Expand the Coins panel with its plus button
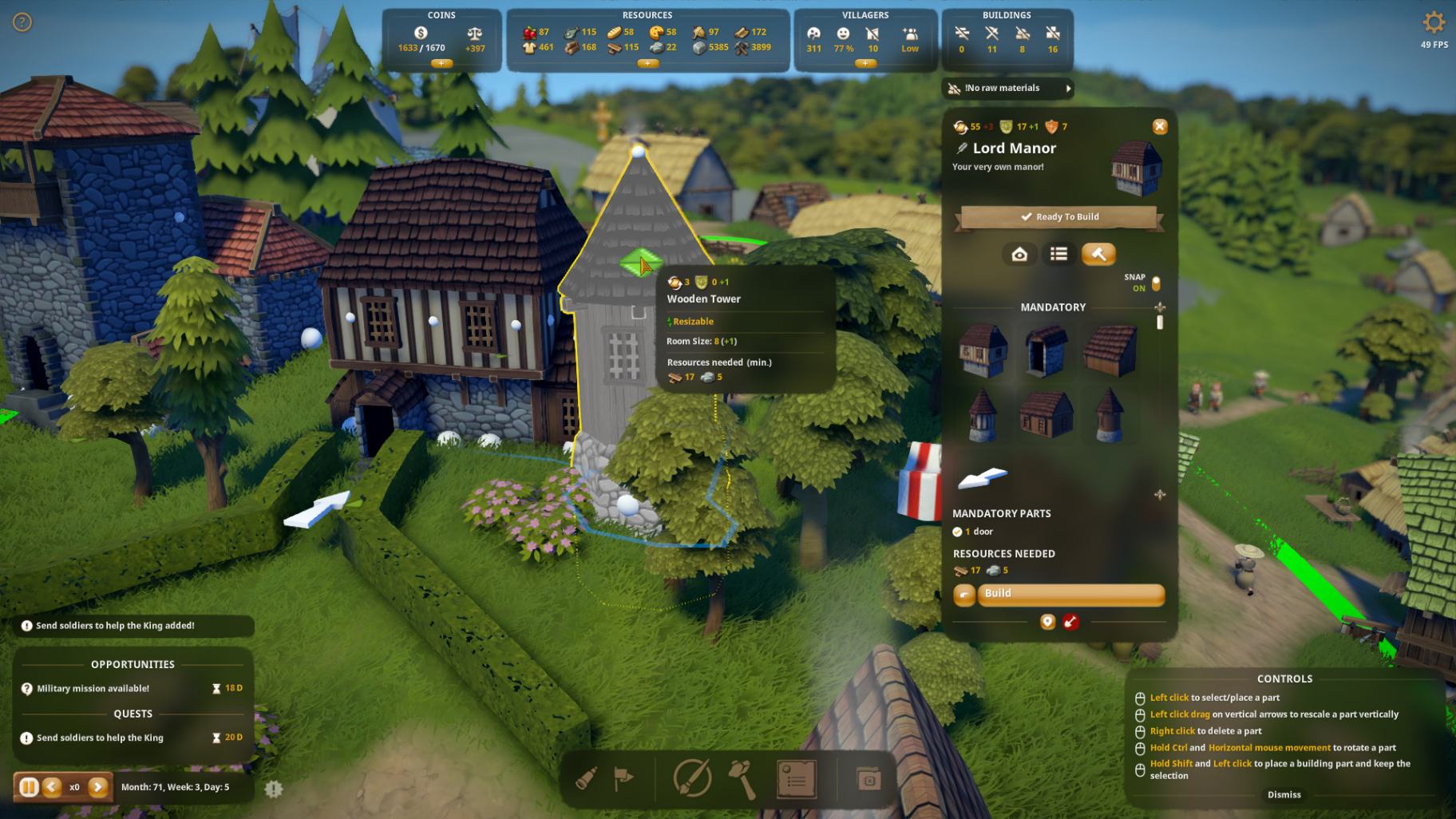This screenshot has height=819, width=1456. point(441,63)
